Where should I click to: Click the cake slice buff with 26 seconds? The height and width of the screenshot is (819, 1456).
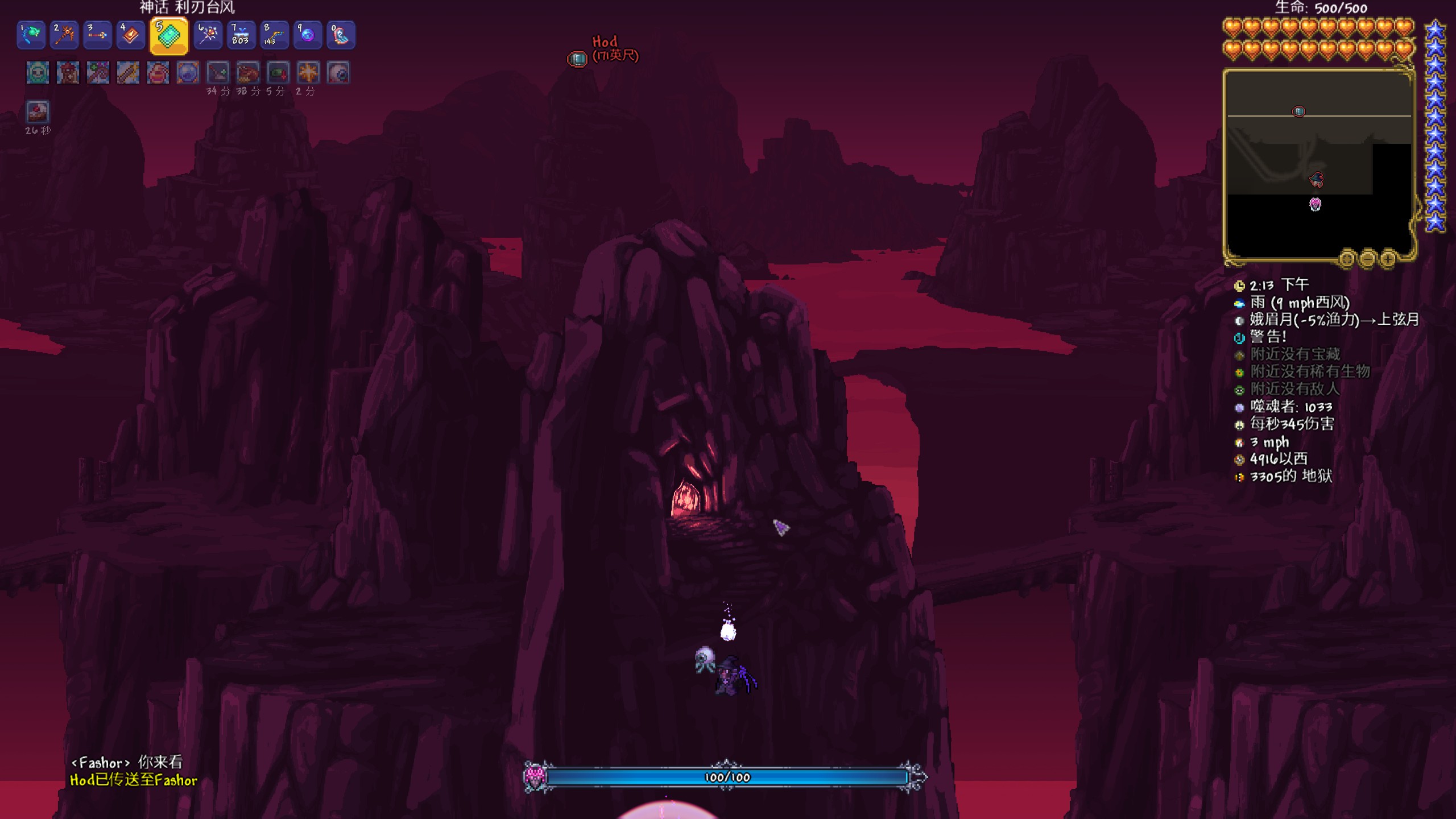(x=38, y=112)
